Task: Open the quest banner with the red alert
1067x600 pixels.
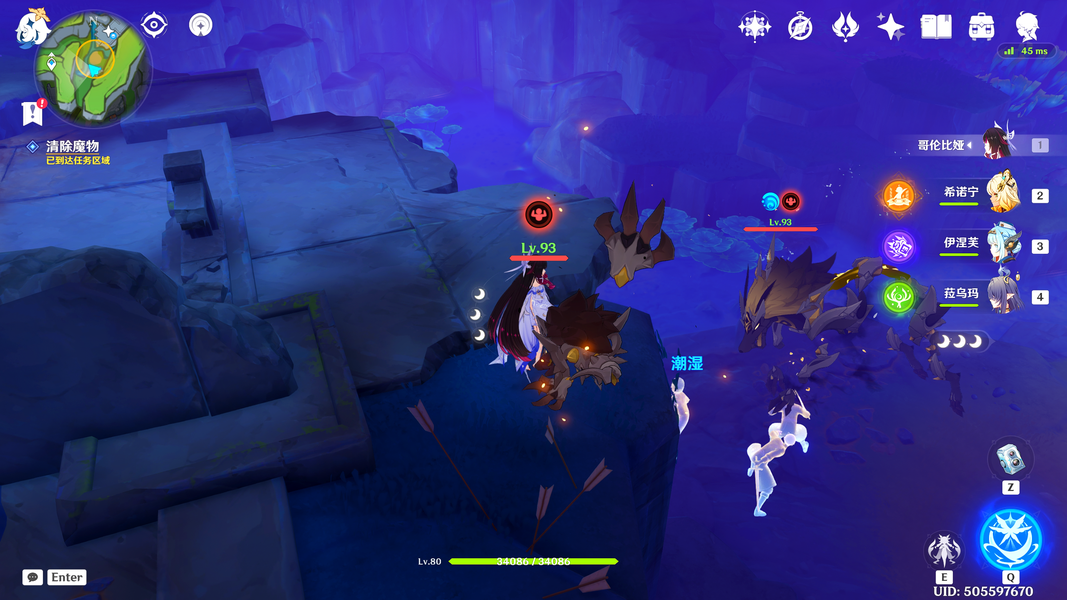Action: click(32, 113)
